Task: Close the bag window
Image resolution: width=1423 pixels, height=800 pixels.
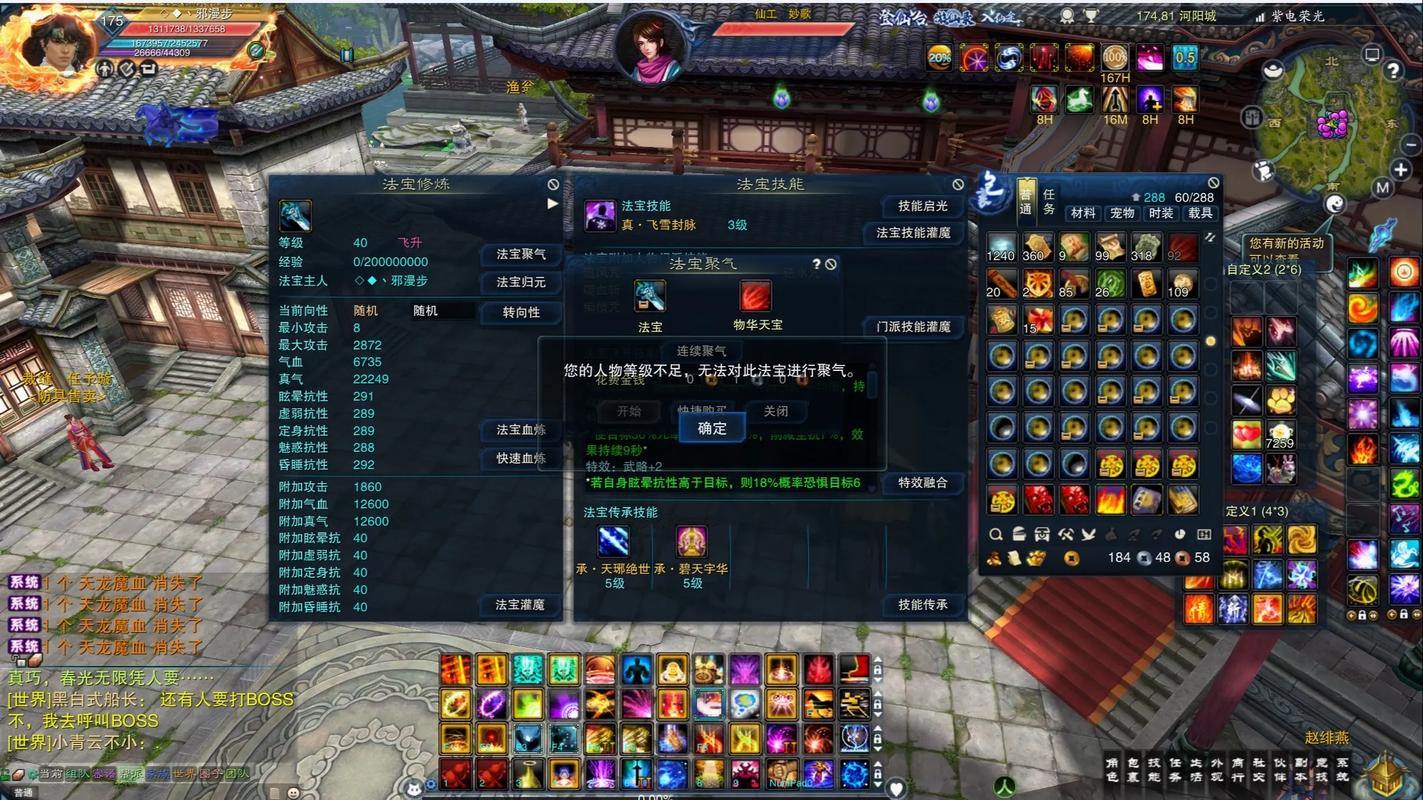Action: point(1213,183)
